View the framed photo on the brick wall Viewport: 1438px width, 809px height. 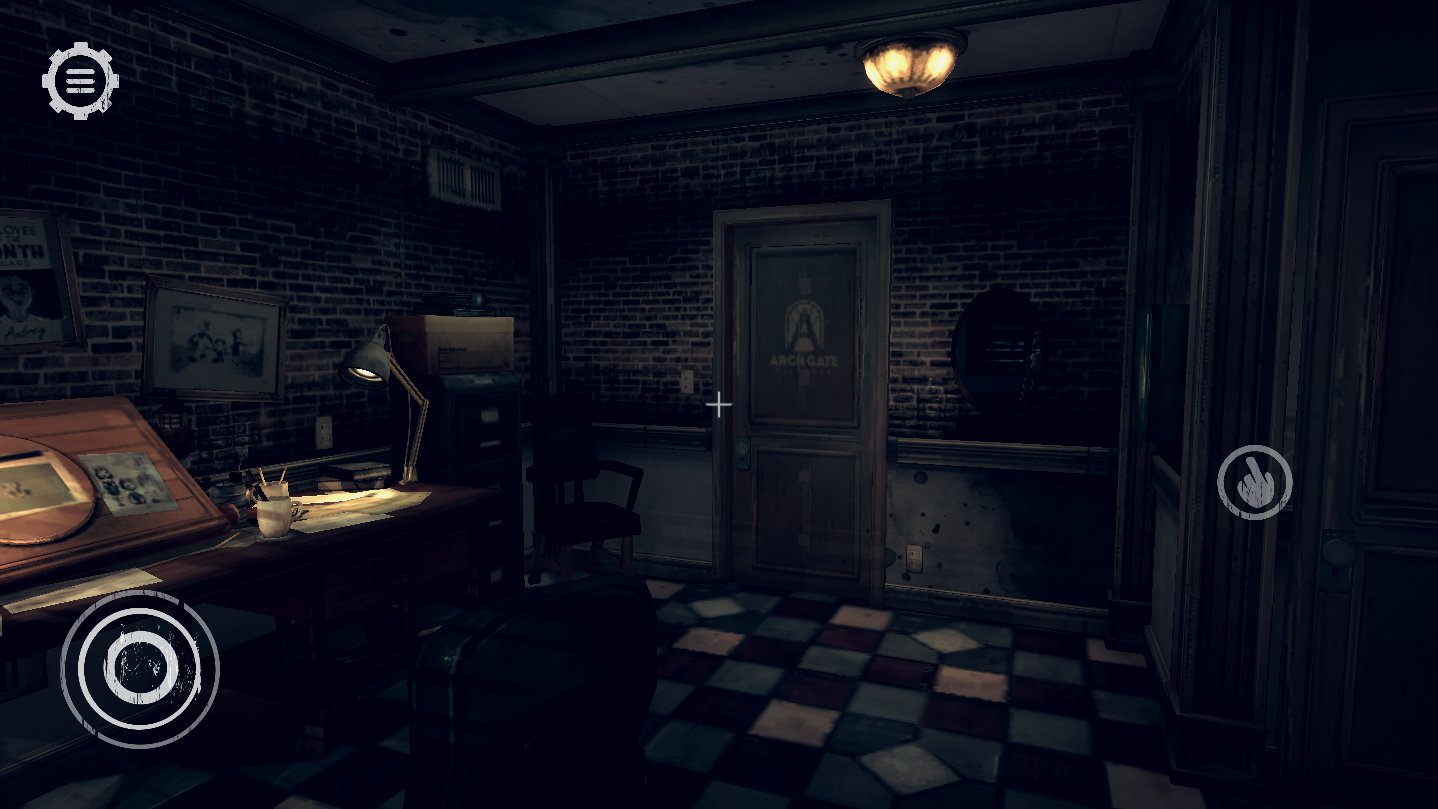(210, 335)
